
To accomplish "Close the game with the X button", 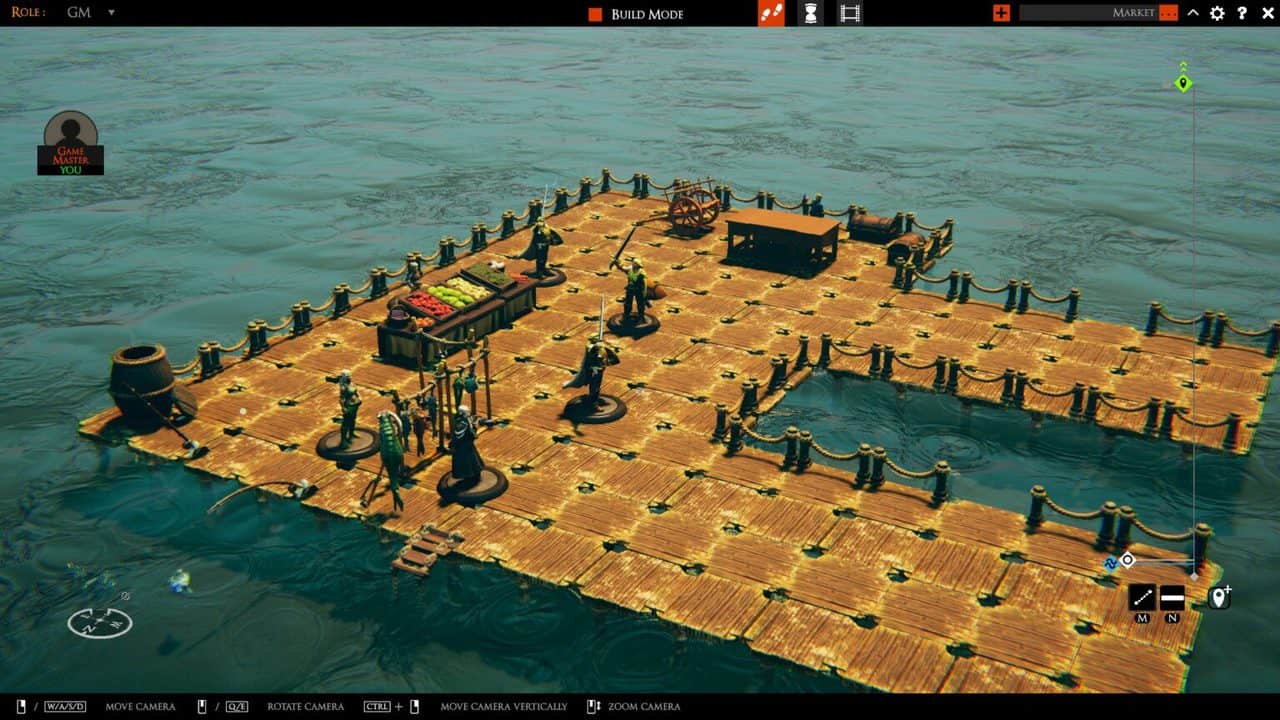I will pos(1266,13).
